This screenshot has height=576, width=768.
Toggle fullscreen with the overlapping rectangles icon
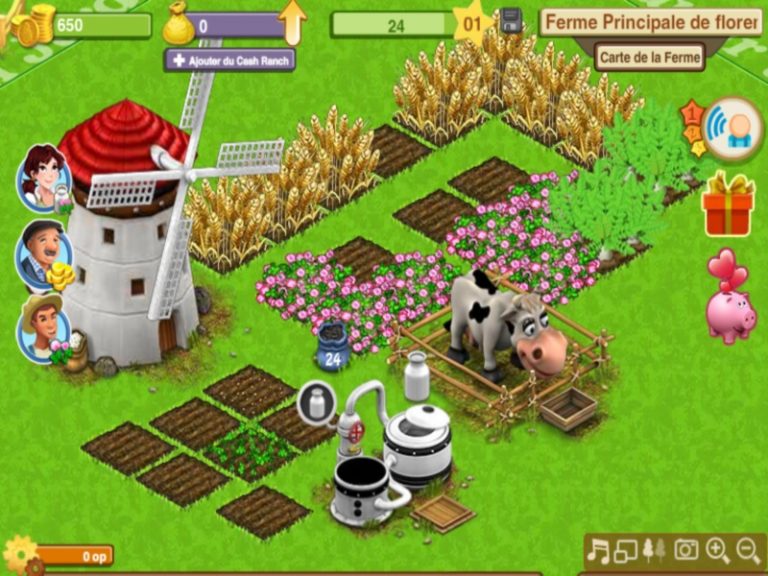[x=626, y=550]
